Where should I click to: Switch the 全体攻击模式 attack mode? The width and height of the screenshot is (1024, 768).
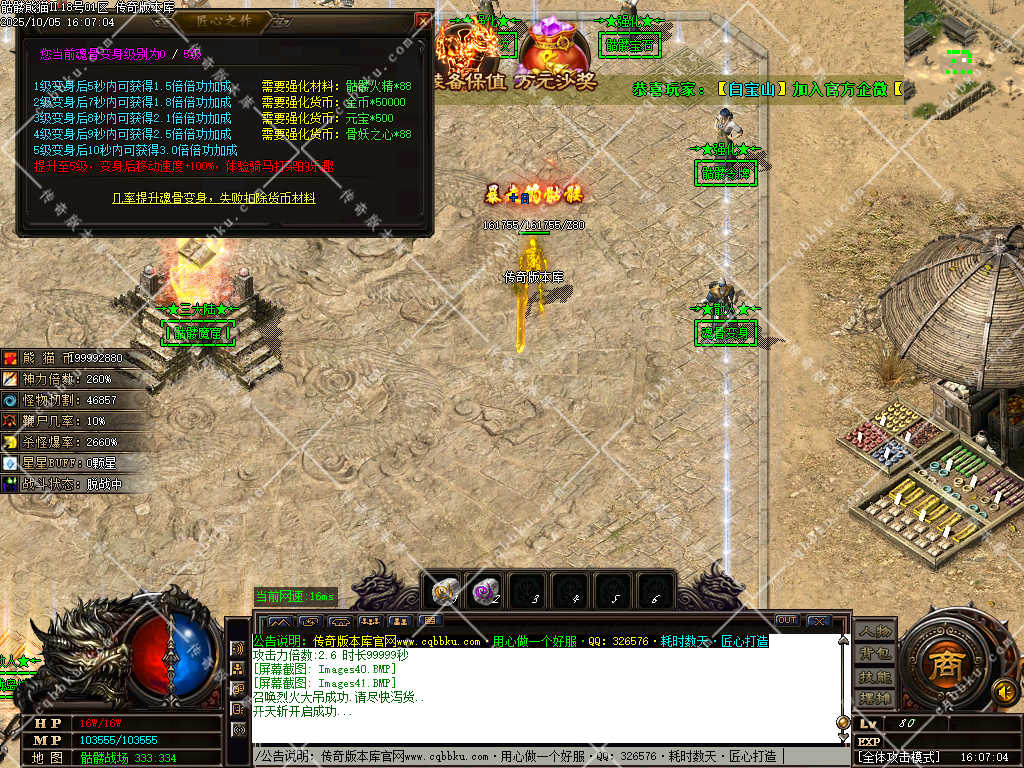coord(900,757)
